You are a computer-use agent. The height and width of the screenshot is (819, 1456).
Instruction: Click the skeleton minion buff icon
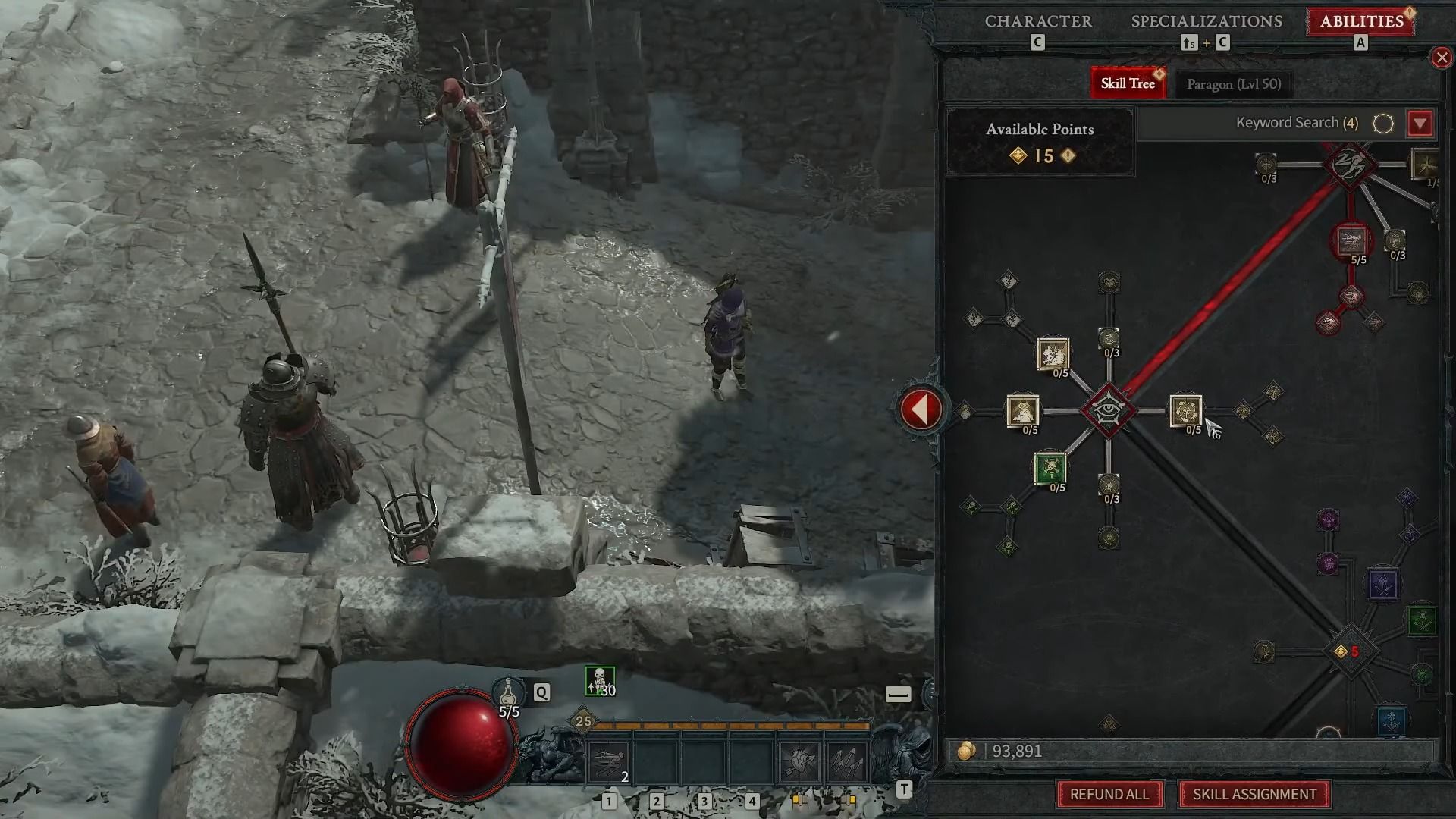pos(599,681)
